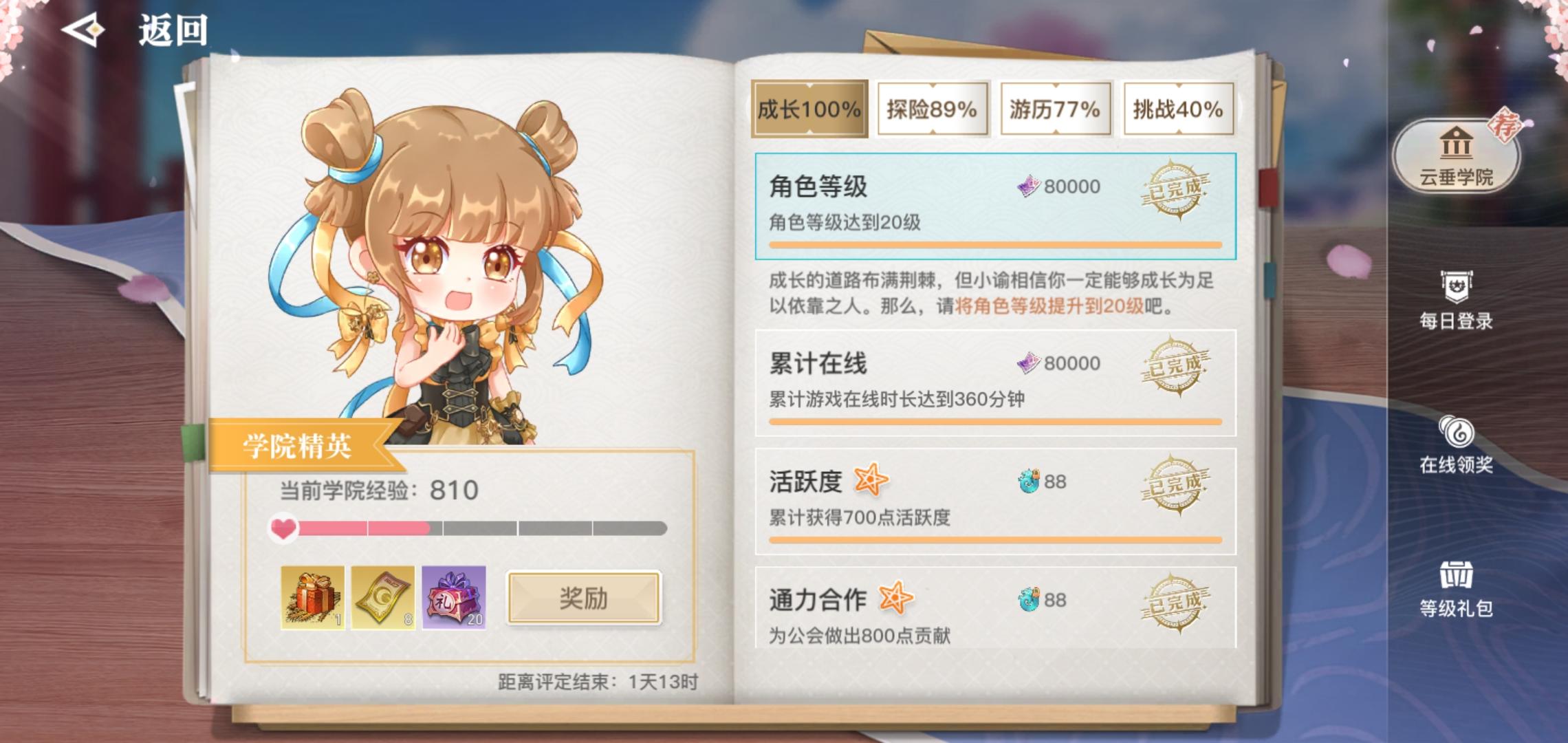1568x743 pixels.
Task: Open the 游历77% tab
Action: pyautogui.click(x=1054, y=108)
